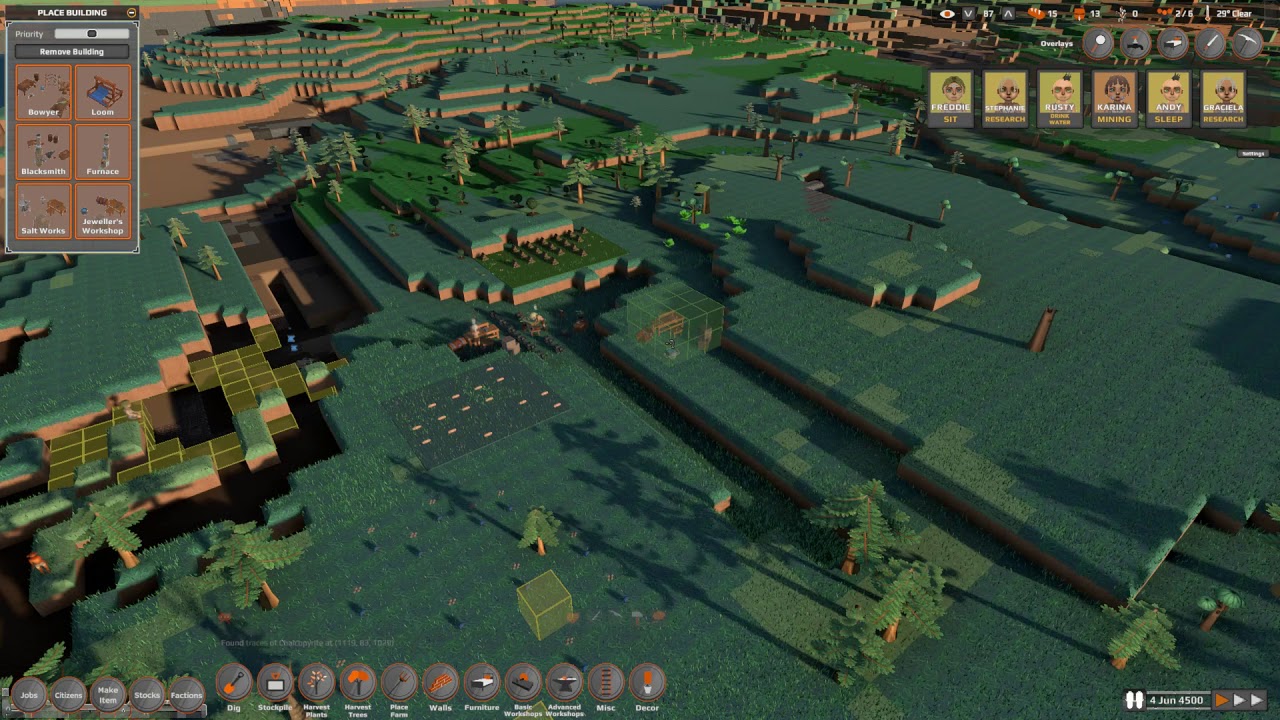The width and height of the screenshot is (1280, 720).
Task: Pick the Blacksmith building
Action: (43, 152)
